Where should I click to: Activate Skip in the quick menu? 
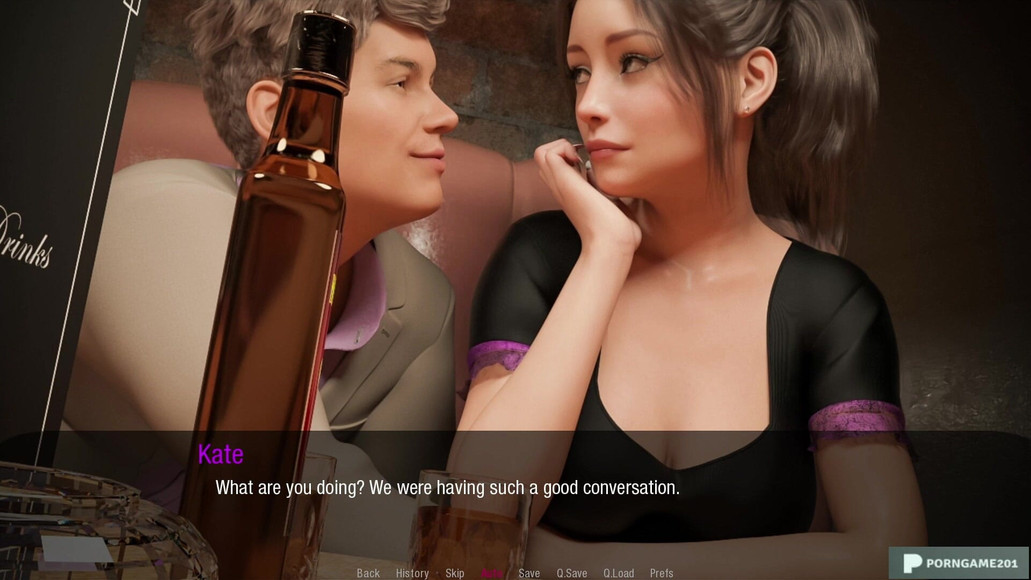[455, 573]
